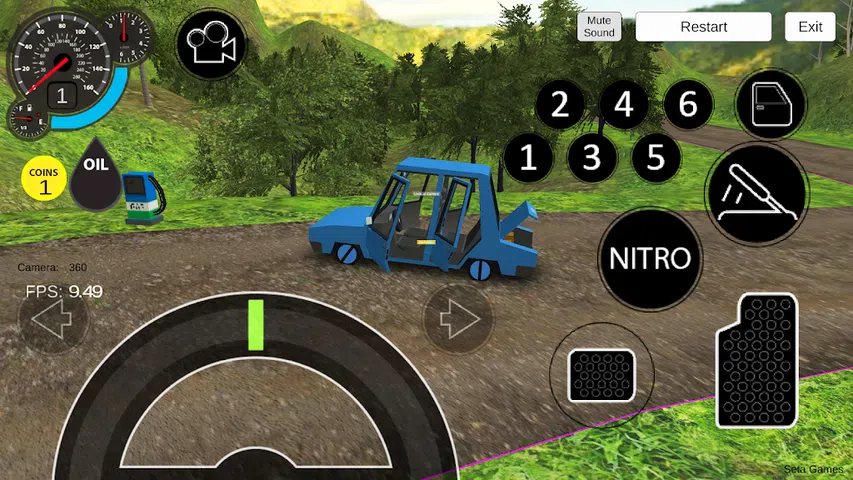The height and width of the screenshot is (480, 853).
Task: Exit the game
Action: point(810,27)
